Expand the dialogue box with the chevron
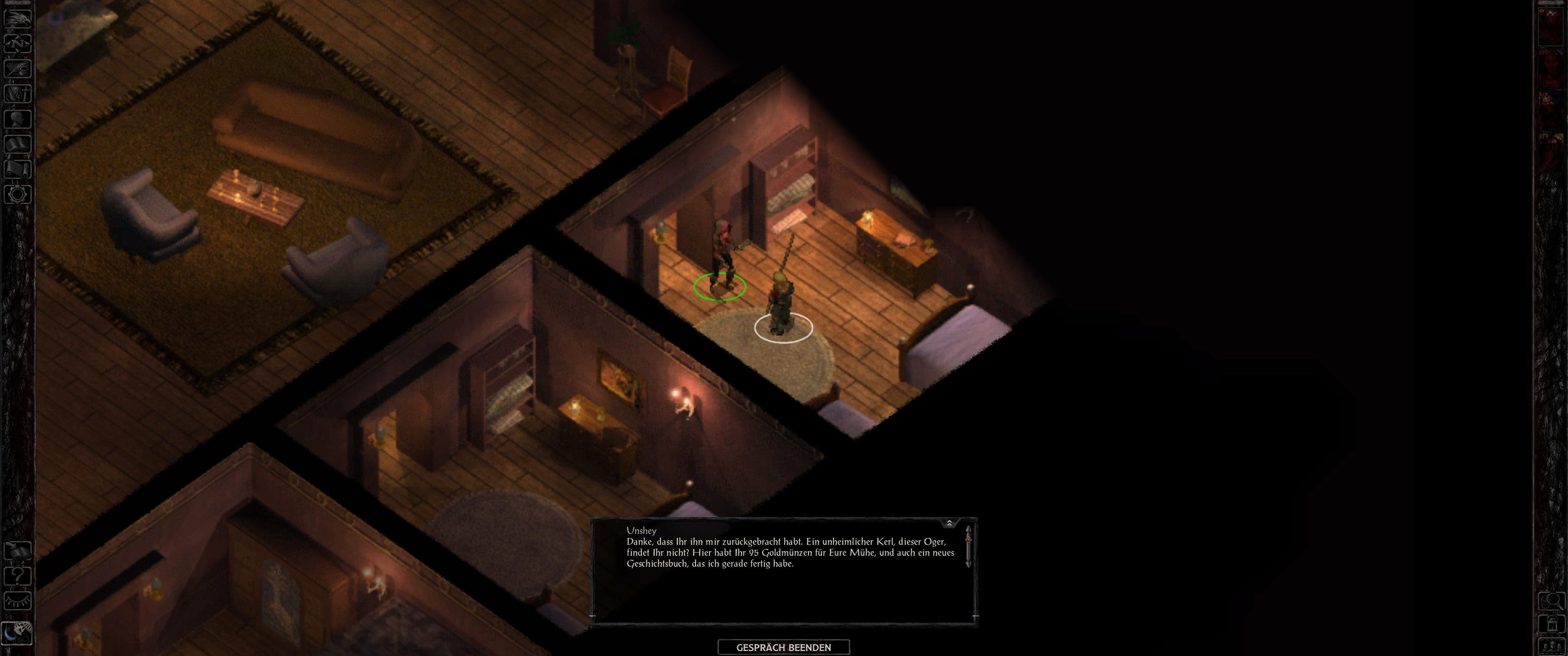Image resolution: width=1568 pixels, height=656 pixels. [949, 523]
